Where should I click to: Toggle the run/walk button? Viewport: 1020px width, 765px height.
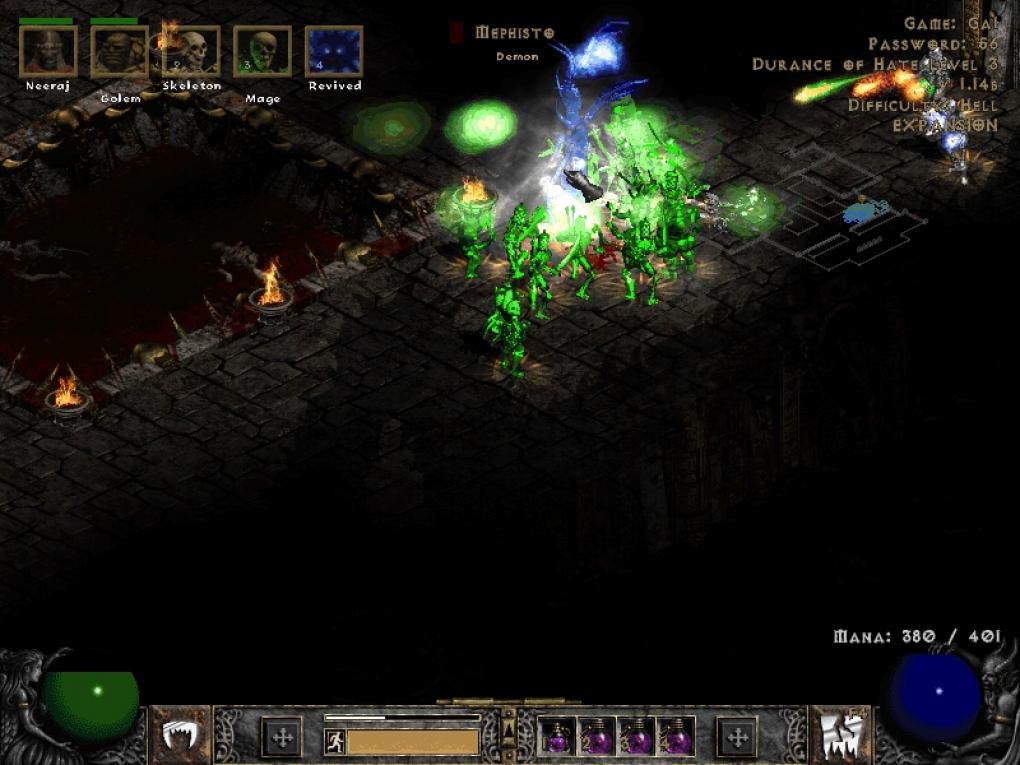(x=335, y=742)
